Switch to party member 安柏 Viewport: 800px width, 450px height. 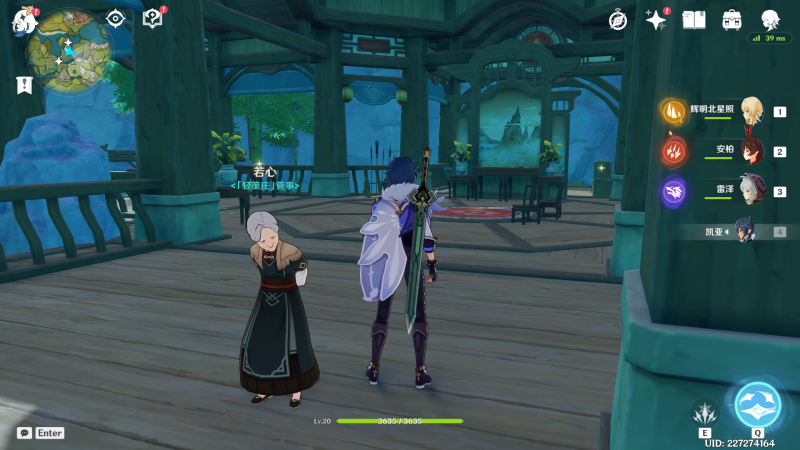coord(751,152)
